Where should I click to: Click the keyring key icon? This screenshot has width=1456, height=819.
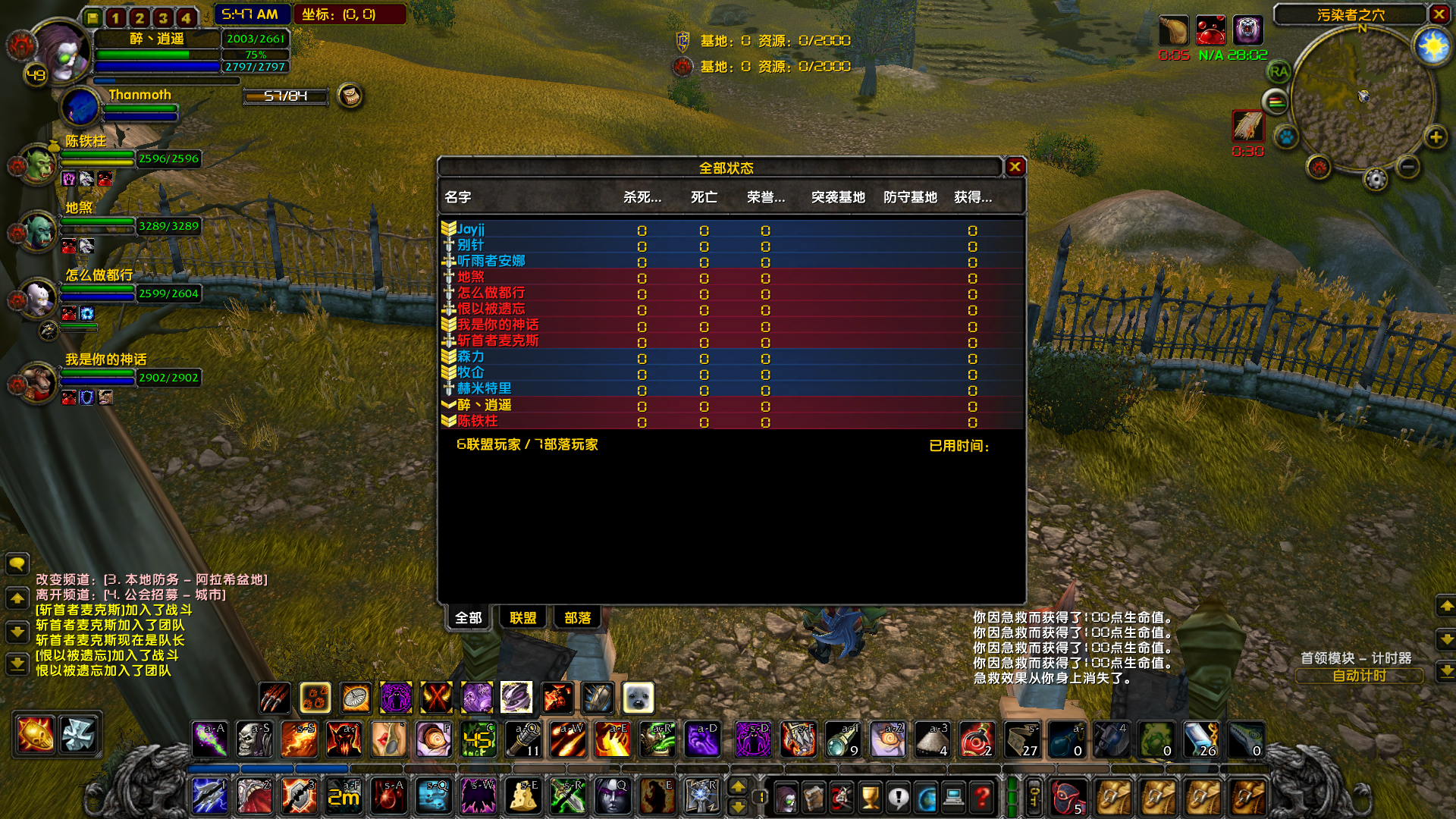click(x=1034, y=796)
